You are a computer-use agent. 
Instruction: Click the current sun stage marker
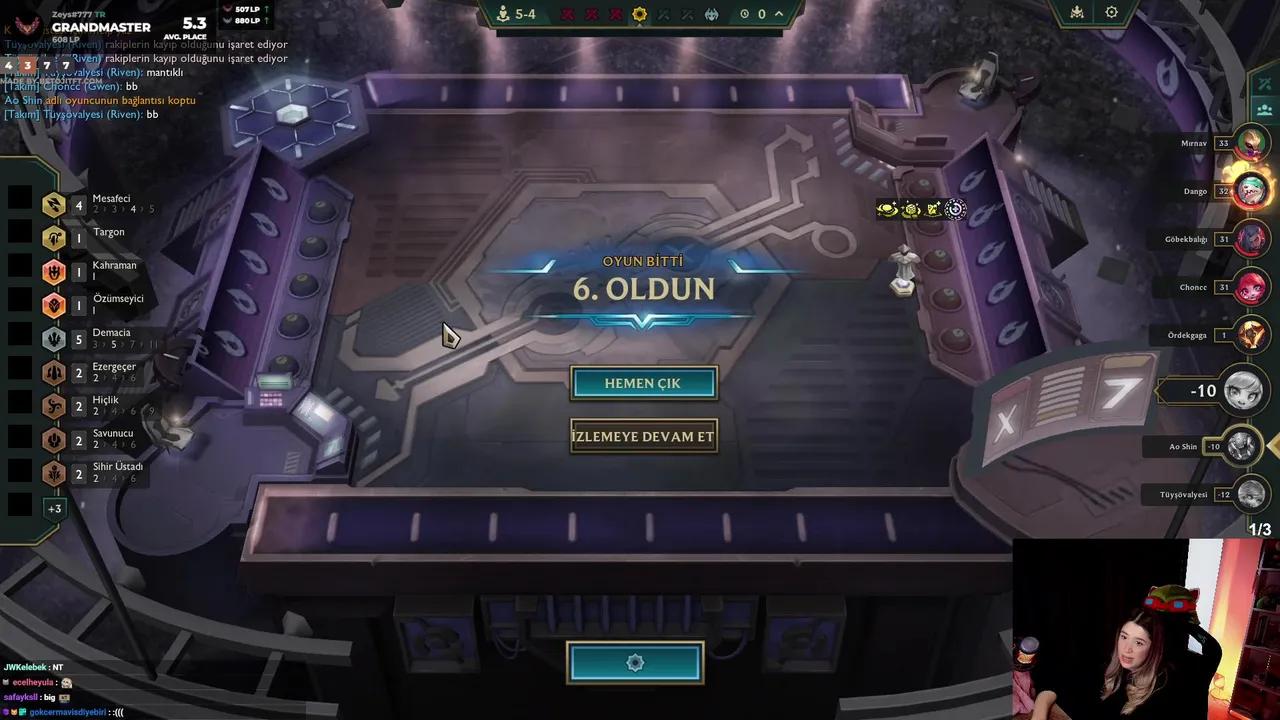click(637, 14)
